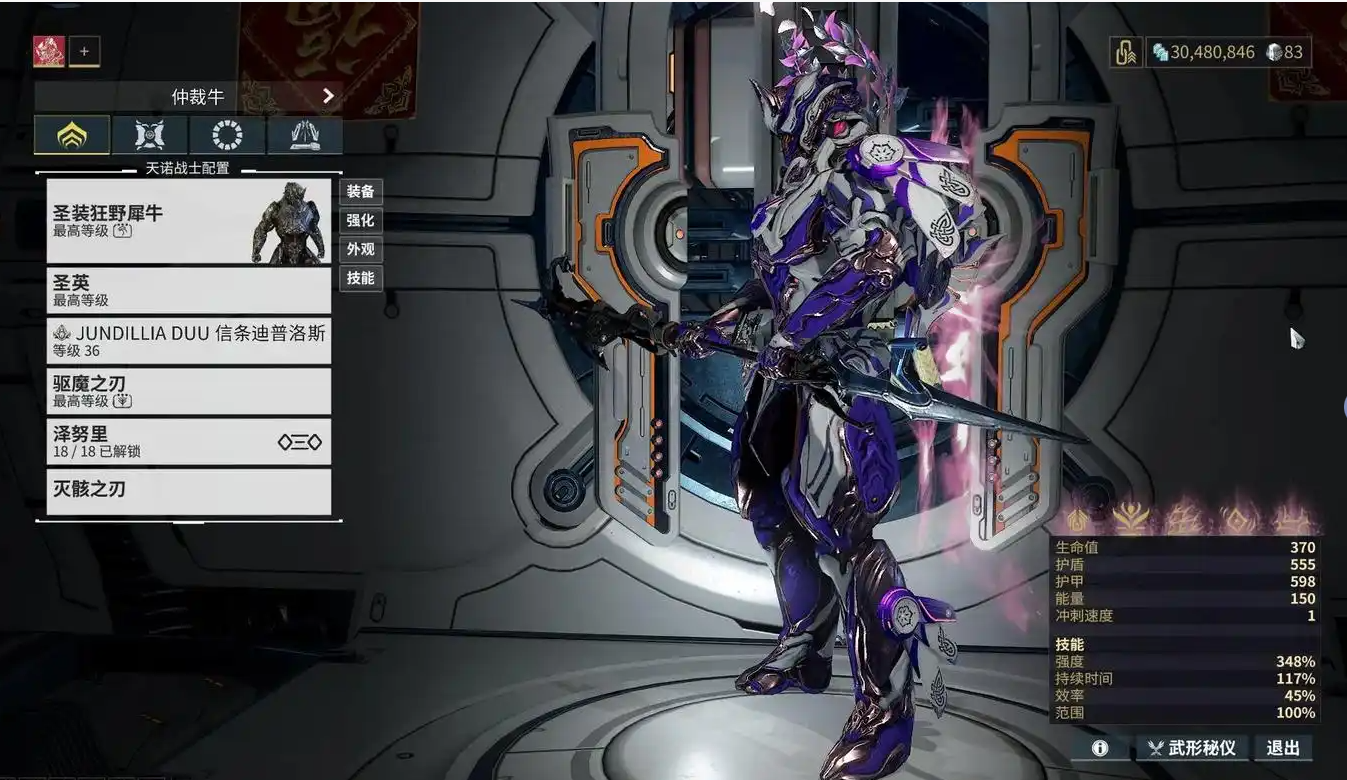This screenshot has height=780, width=1347.
Task: Choose the JUNDILLIA DUU 信条迪普洛斯 weapon slot
Action: pyautogui.click(x=188, y=340)
